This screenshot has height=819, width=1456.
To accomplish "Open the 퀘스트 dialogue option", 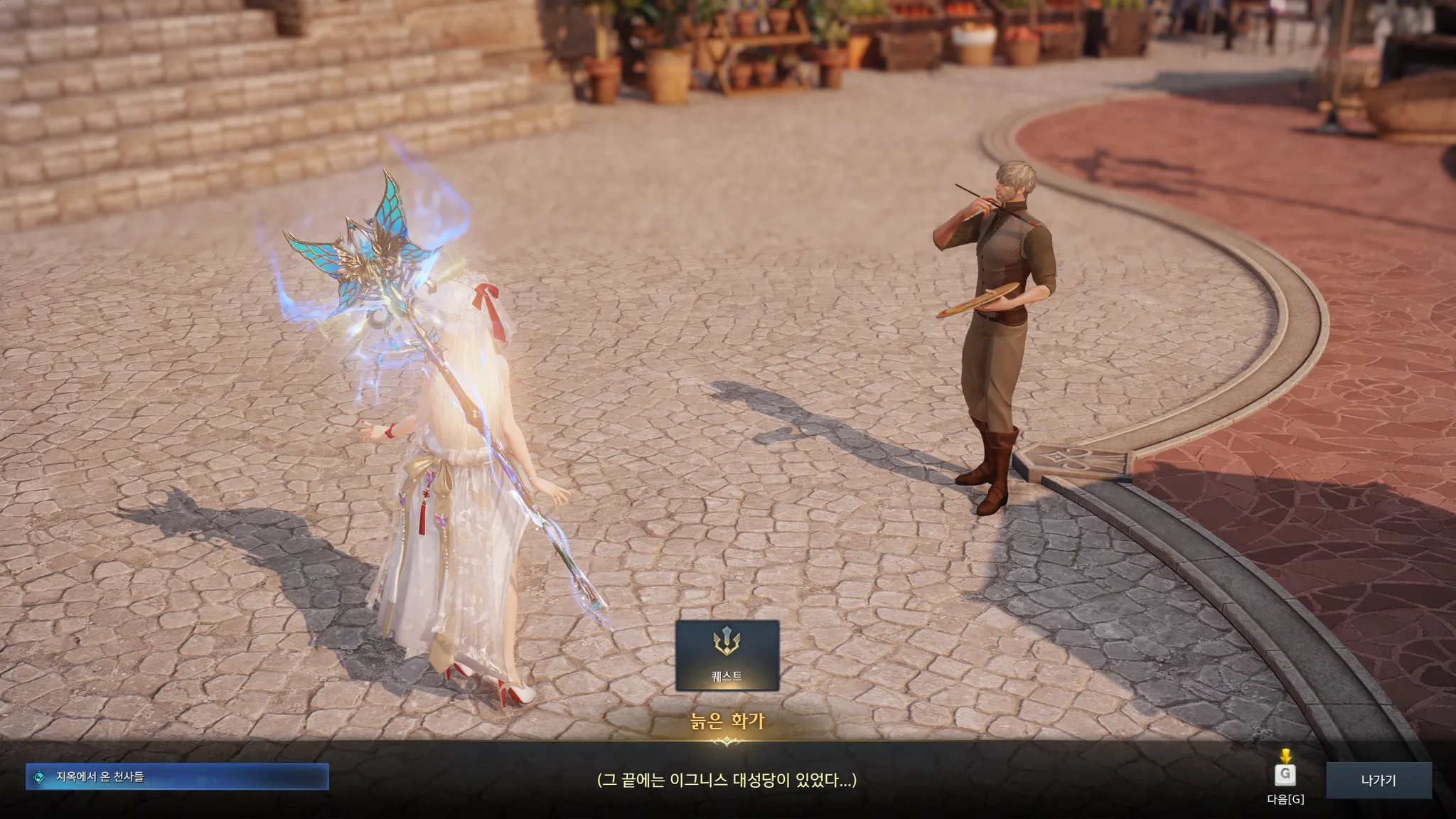I will tap(727, 655).
